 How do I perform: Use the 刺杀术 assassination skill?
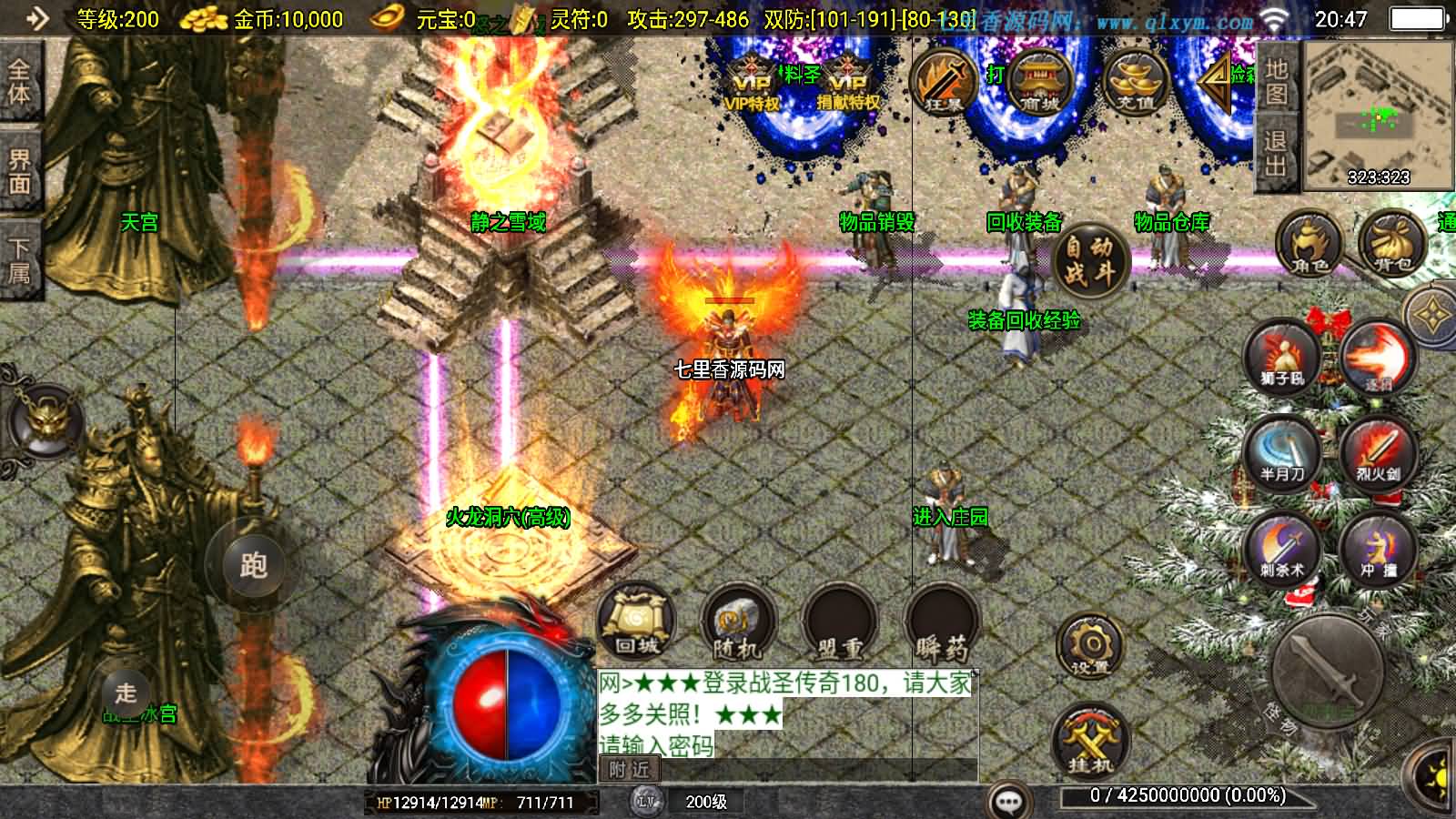(x=1282, y=549)
